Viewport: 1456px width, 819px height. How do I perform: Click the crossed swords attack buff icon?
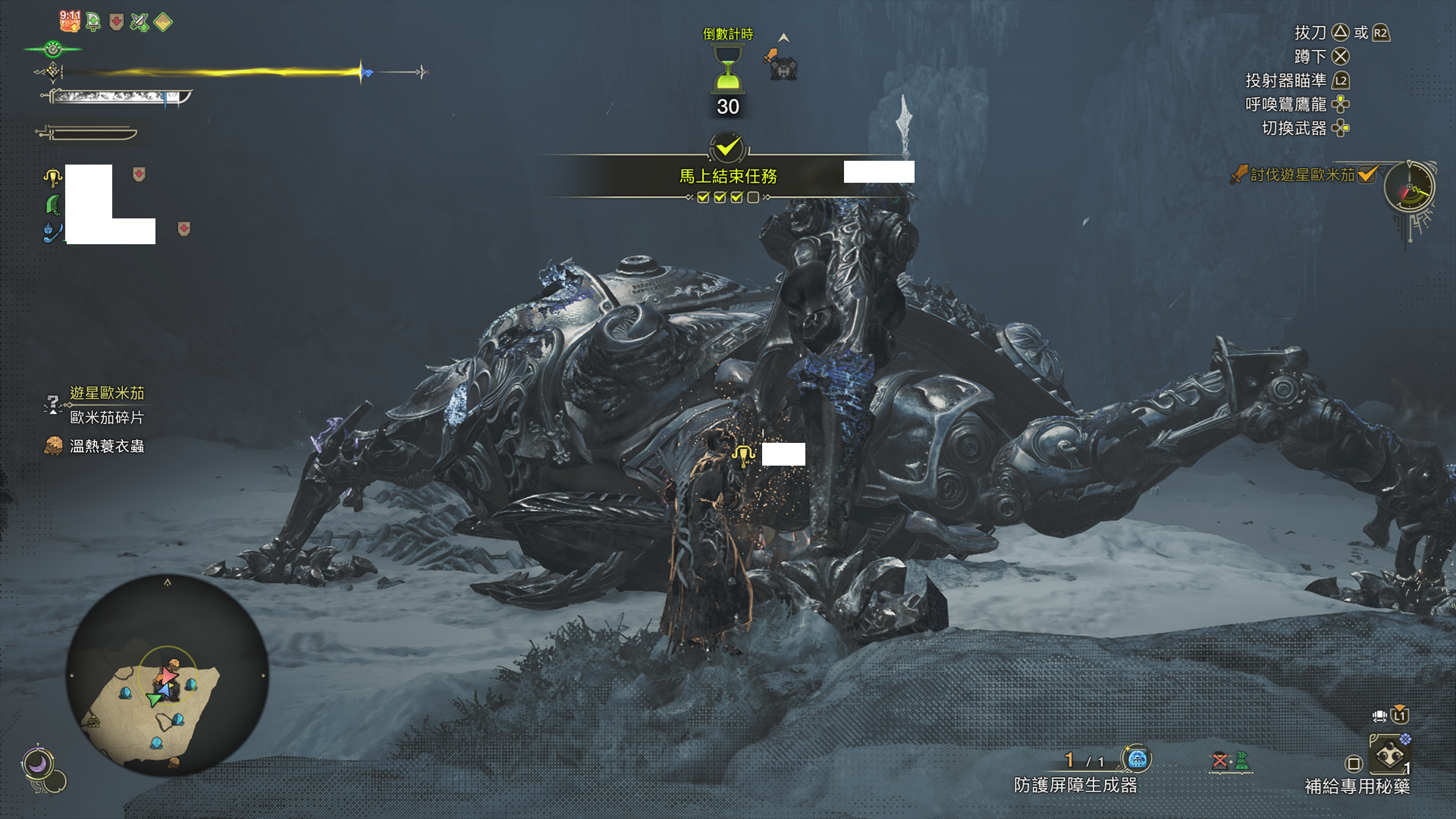140,22
